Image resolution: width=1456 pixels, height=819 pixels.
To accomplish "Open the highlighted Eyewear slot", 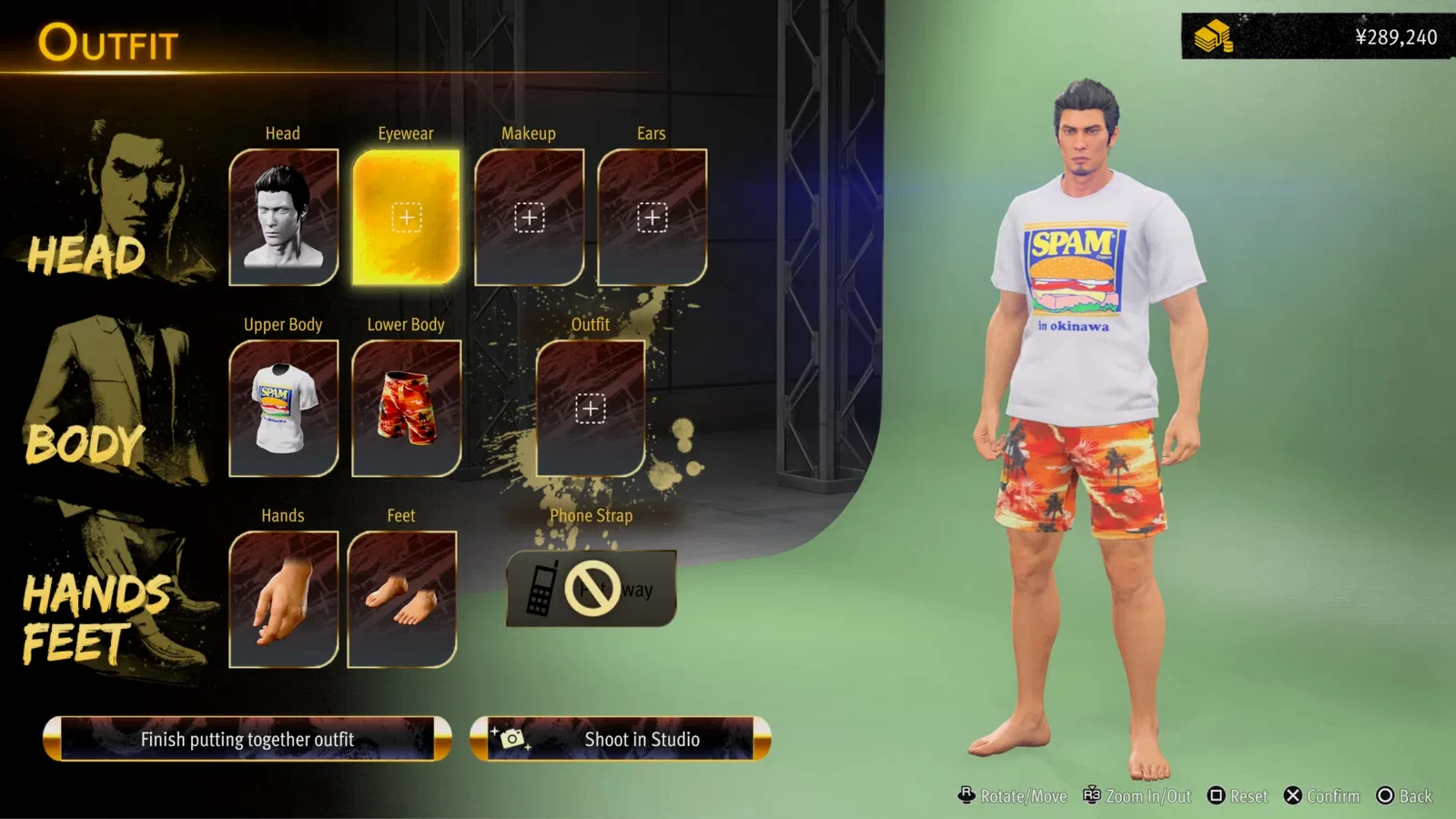I will [406, 217].
